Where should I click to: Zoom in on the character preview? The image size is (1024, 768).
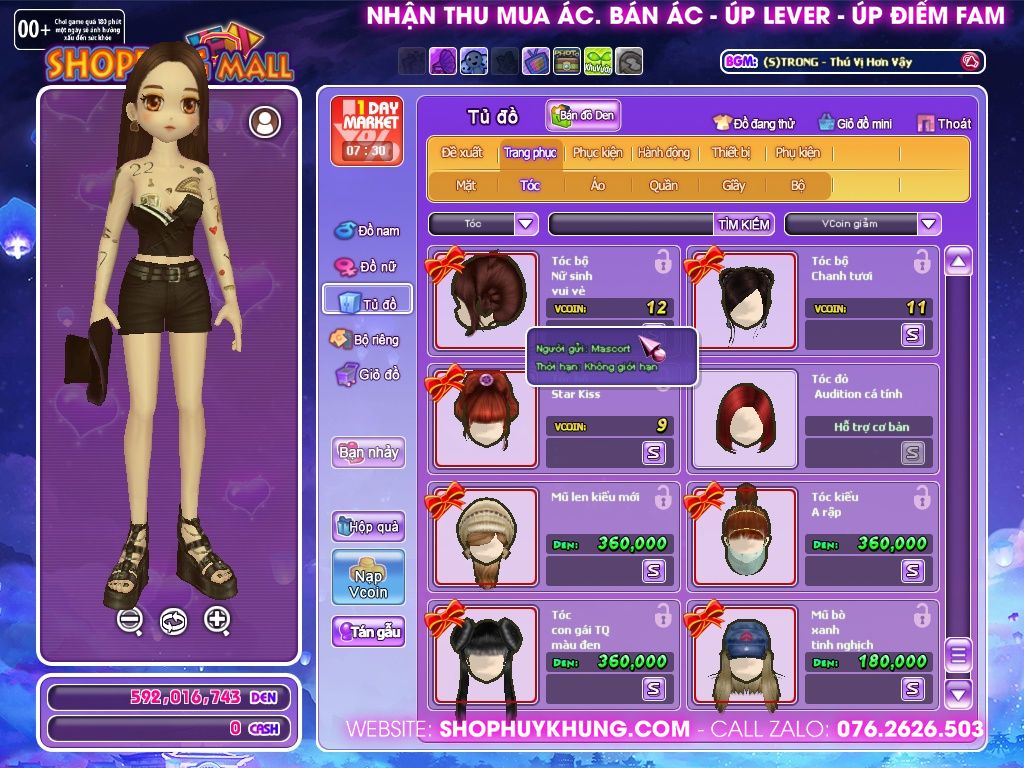[x=217, y=619]
